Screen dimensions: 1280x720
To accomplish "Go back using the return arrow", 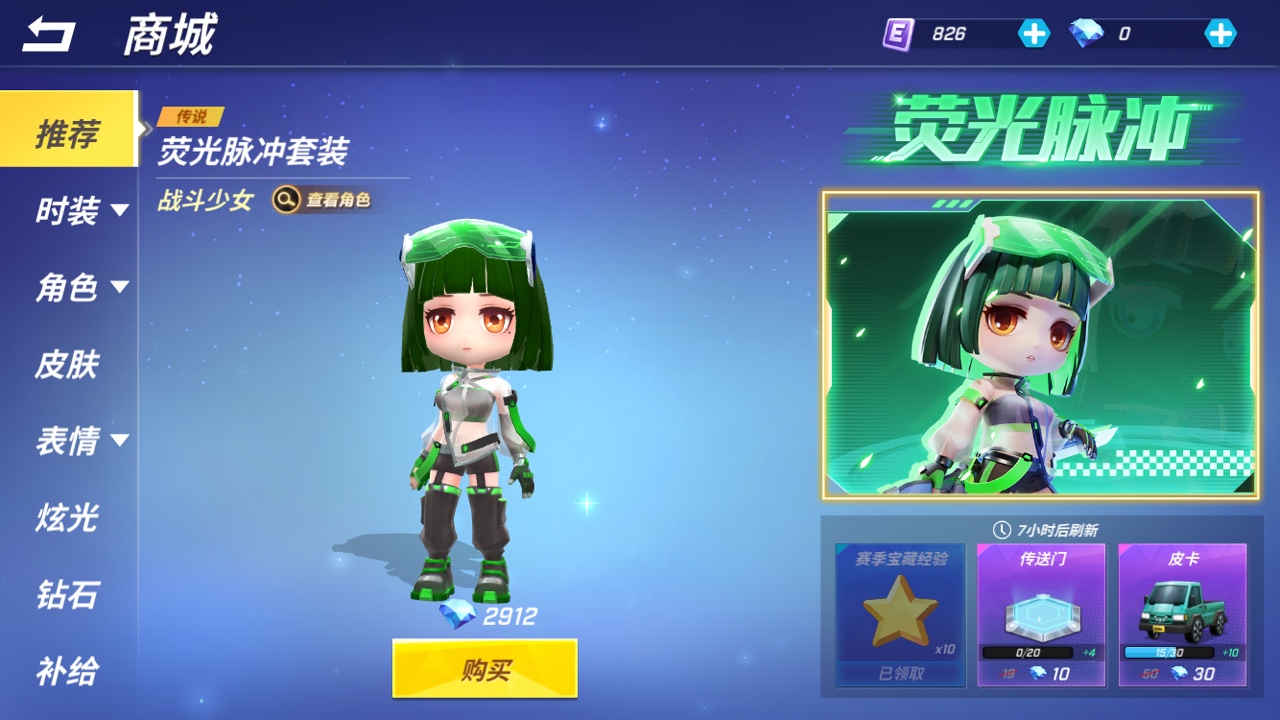I will click(49, 36).
